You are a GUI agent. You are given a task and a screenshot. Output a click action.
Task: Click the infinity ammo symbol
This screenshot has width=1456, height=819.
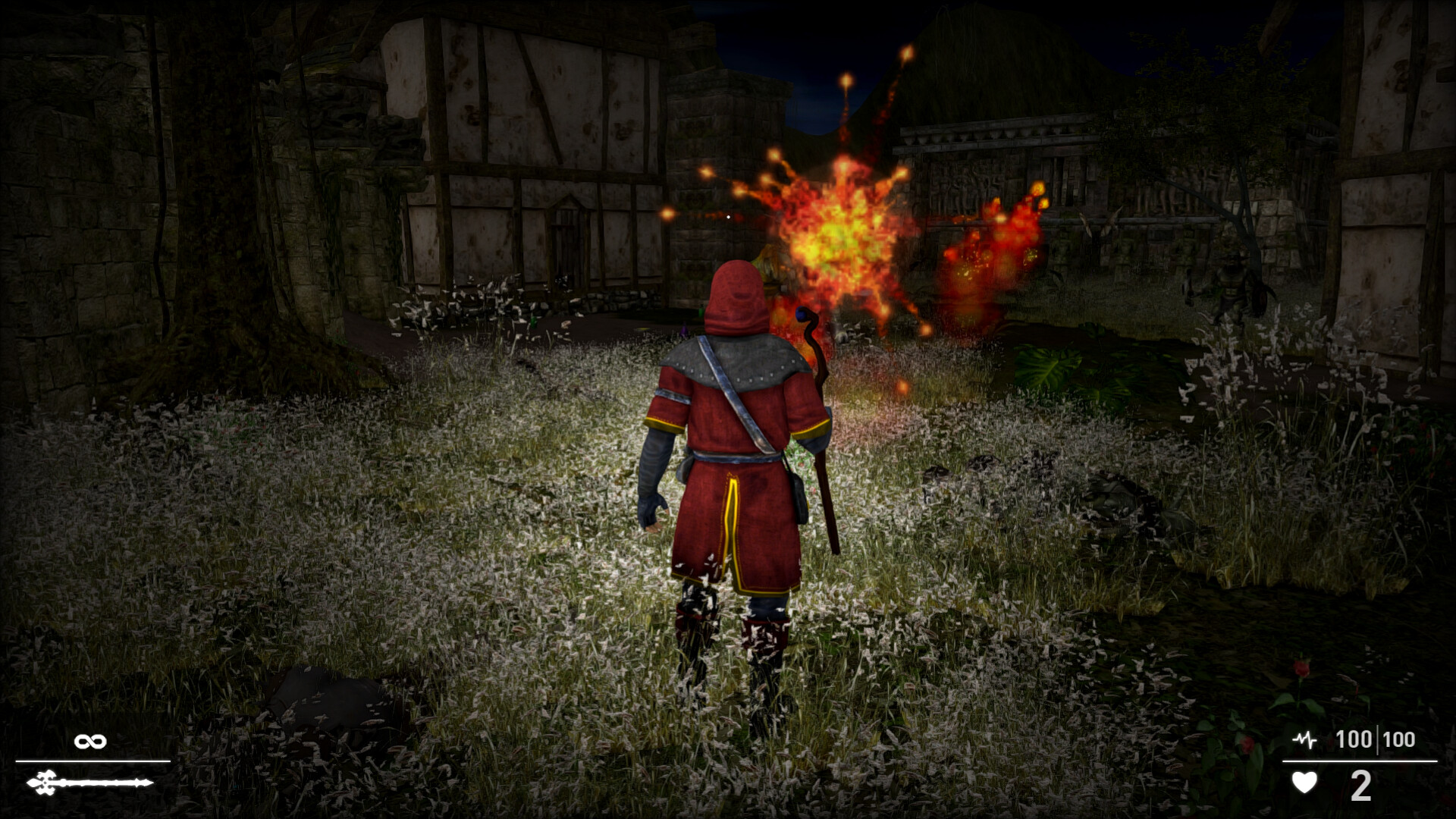click(90, 741)
